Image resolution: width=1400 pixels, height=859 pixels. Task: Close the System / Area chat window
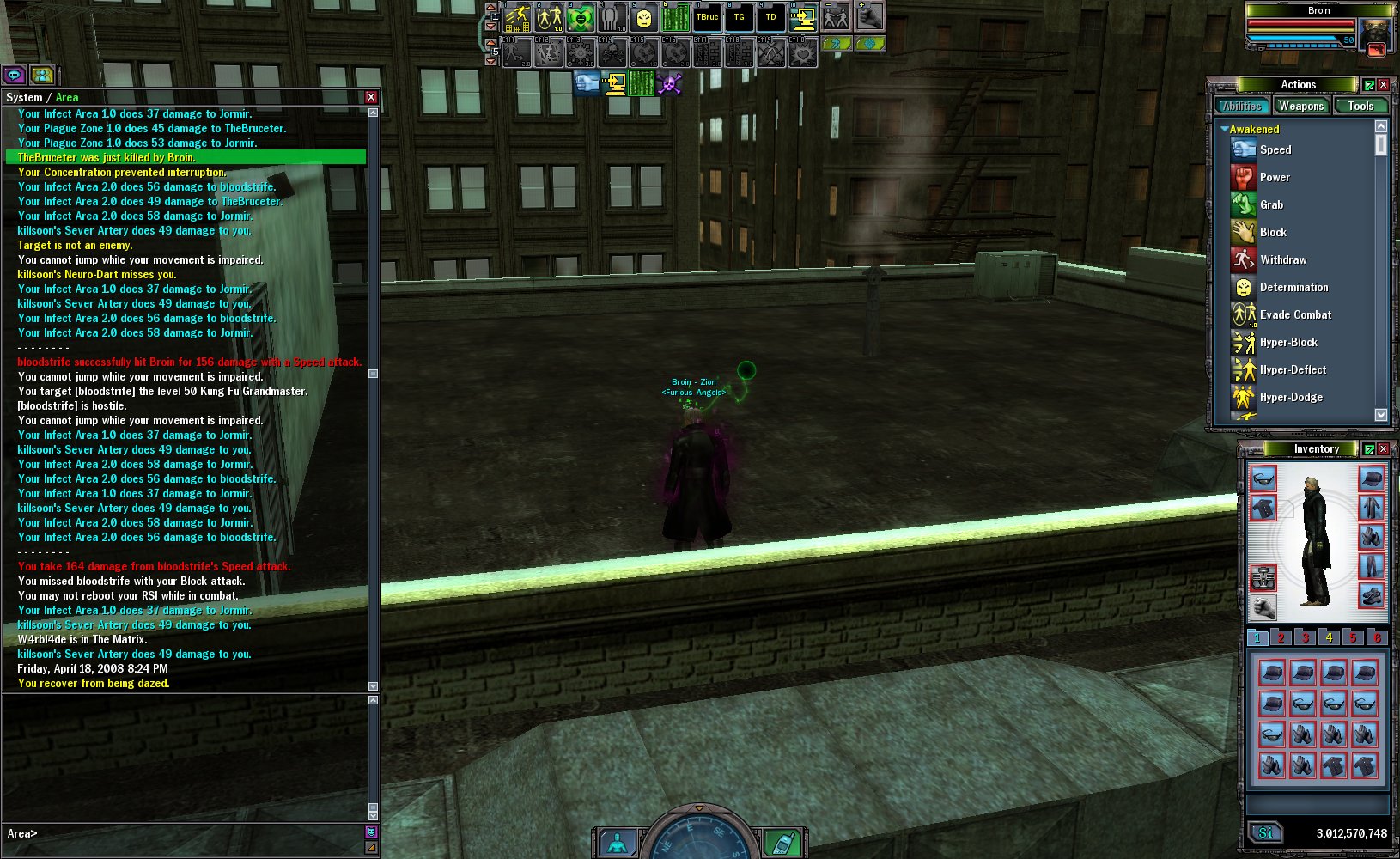[371, 98]
